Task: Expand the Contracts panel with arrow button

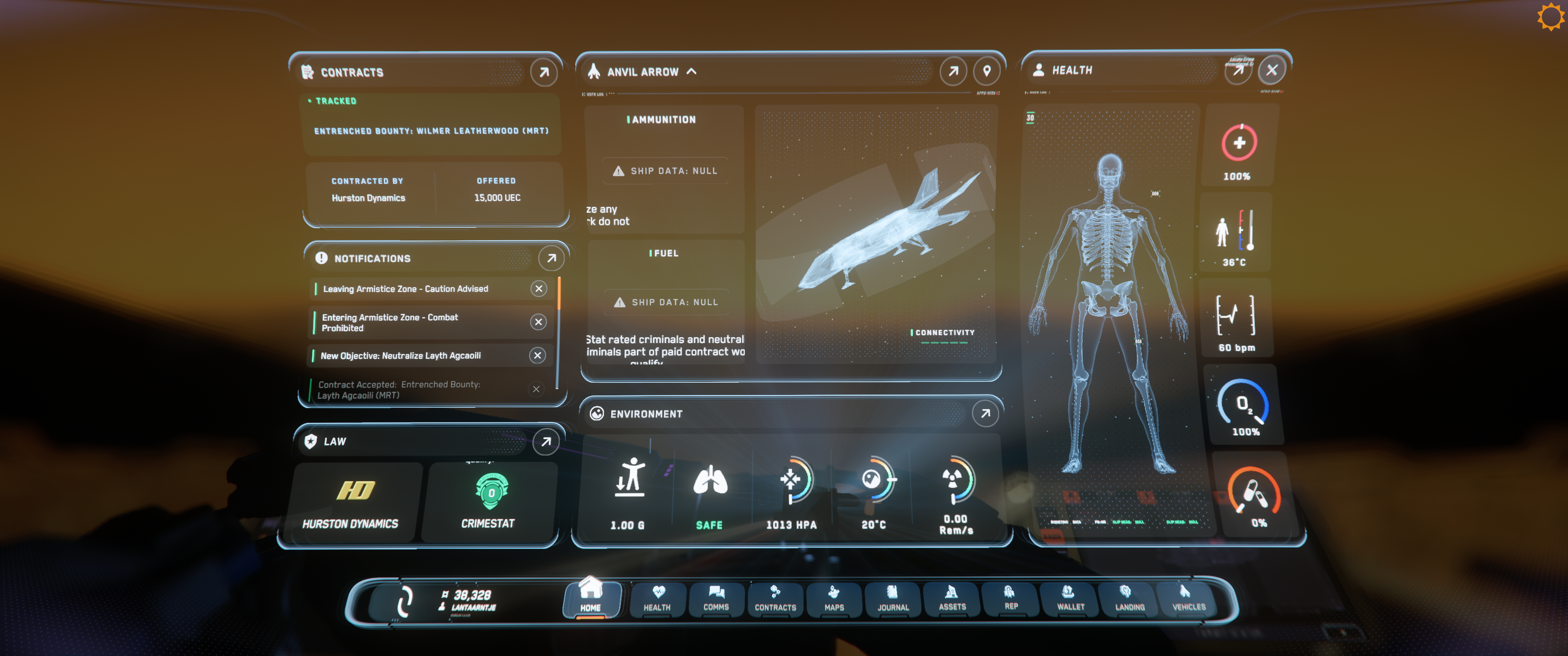Action: pyautogui.click(x=544, y=72)
